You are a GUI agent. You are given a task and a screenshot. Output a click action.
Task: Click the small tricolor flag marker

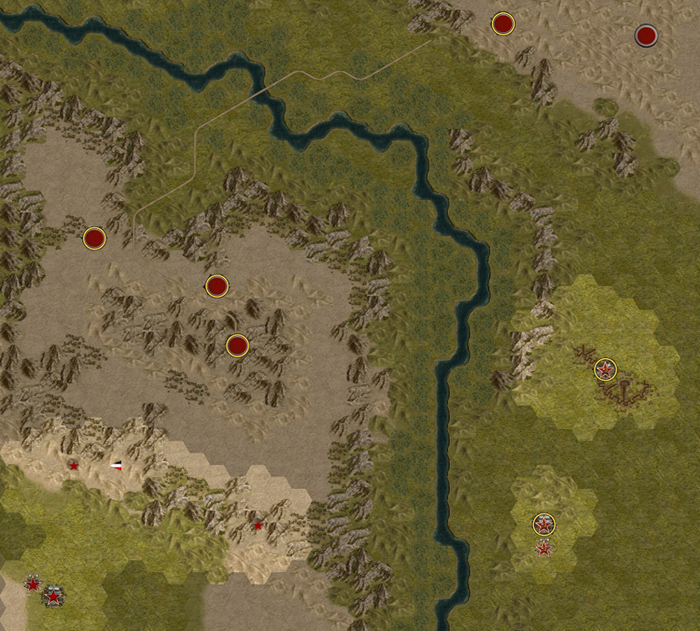point(117,465)
